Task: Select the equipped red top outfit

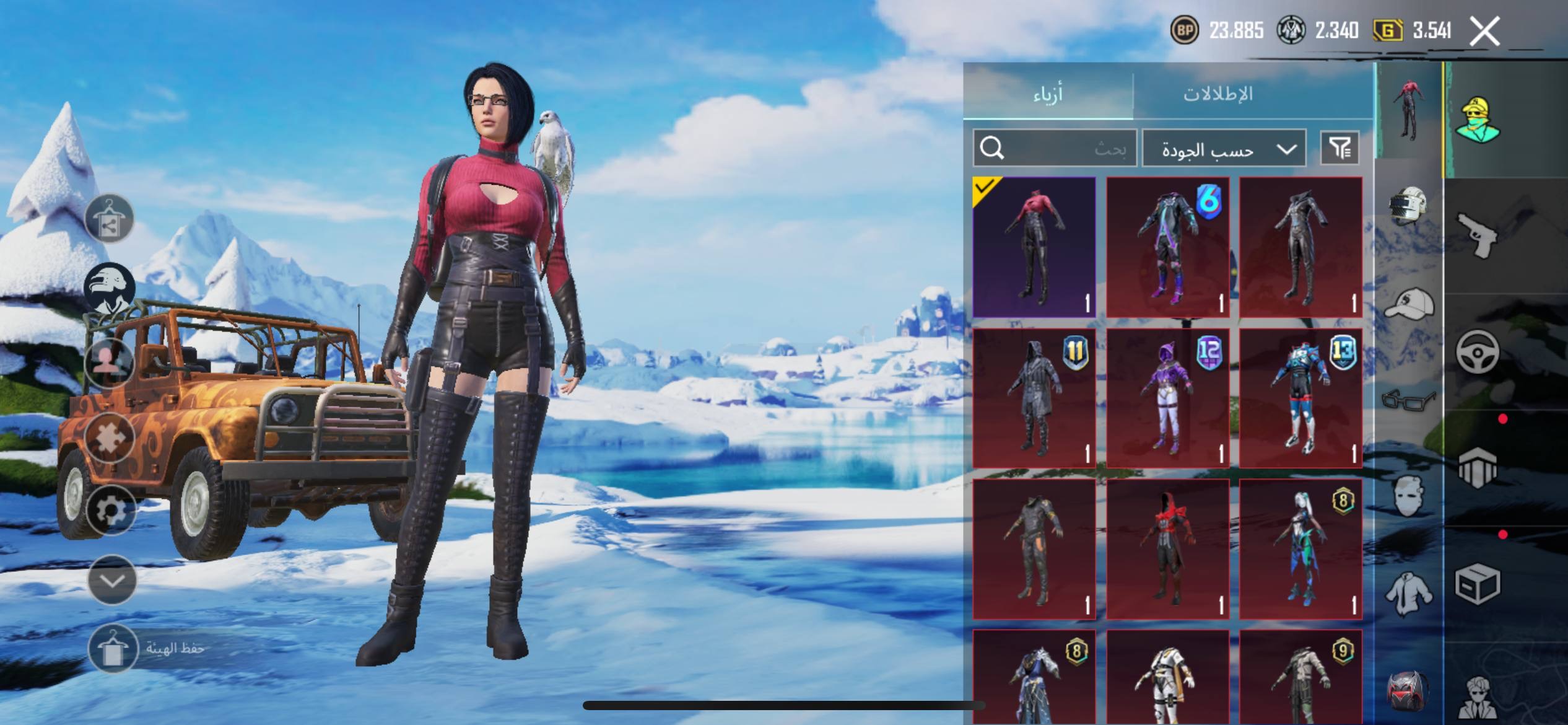Action: coord(1034,247)
